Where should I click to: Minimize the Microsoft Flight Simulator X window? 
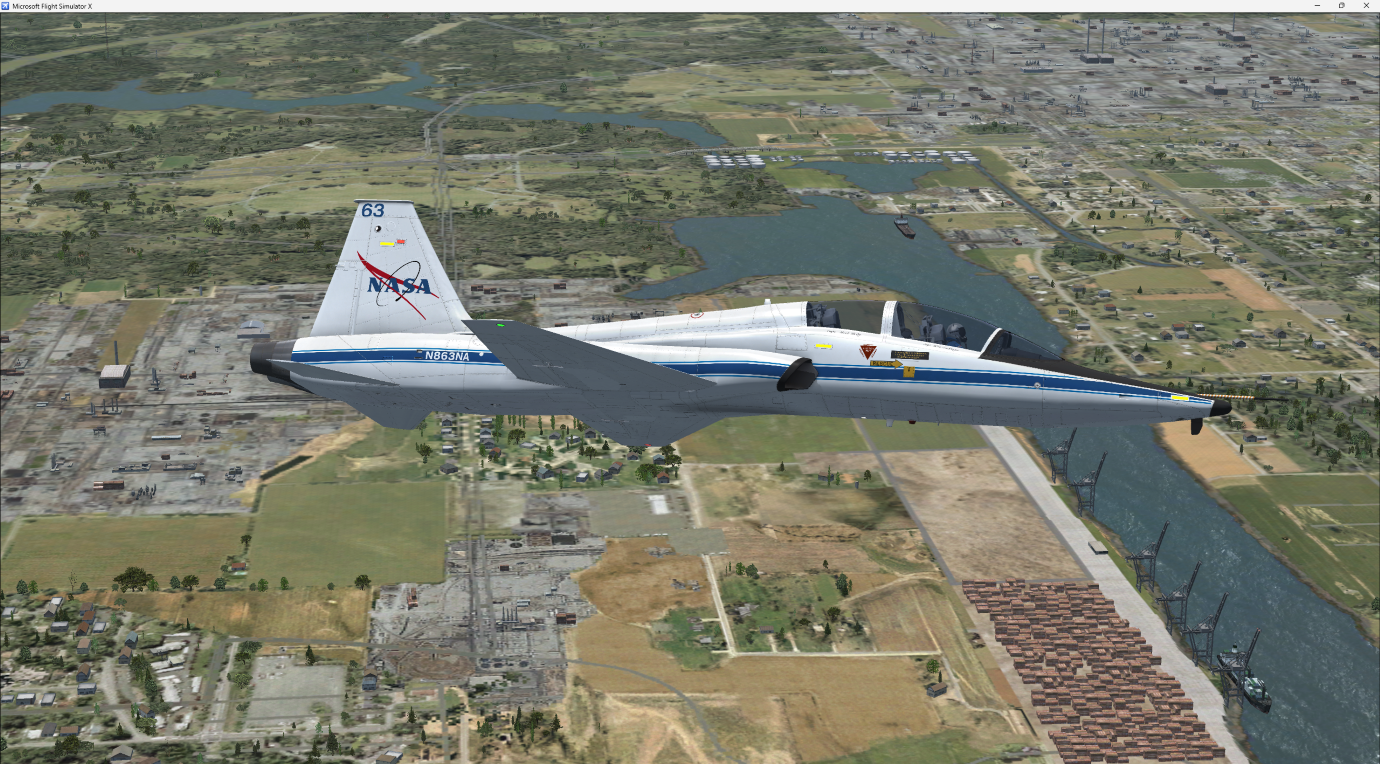click(x=1315, y=5)
